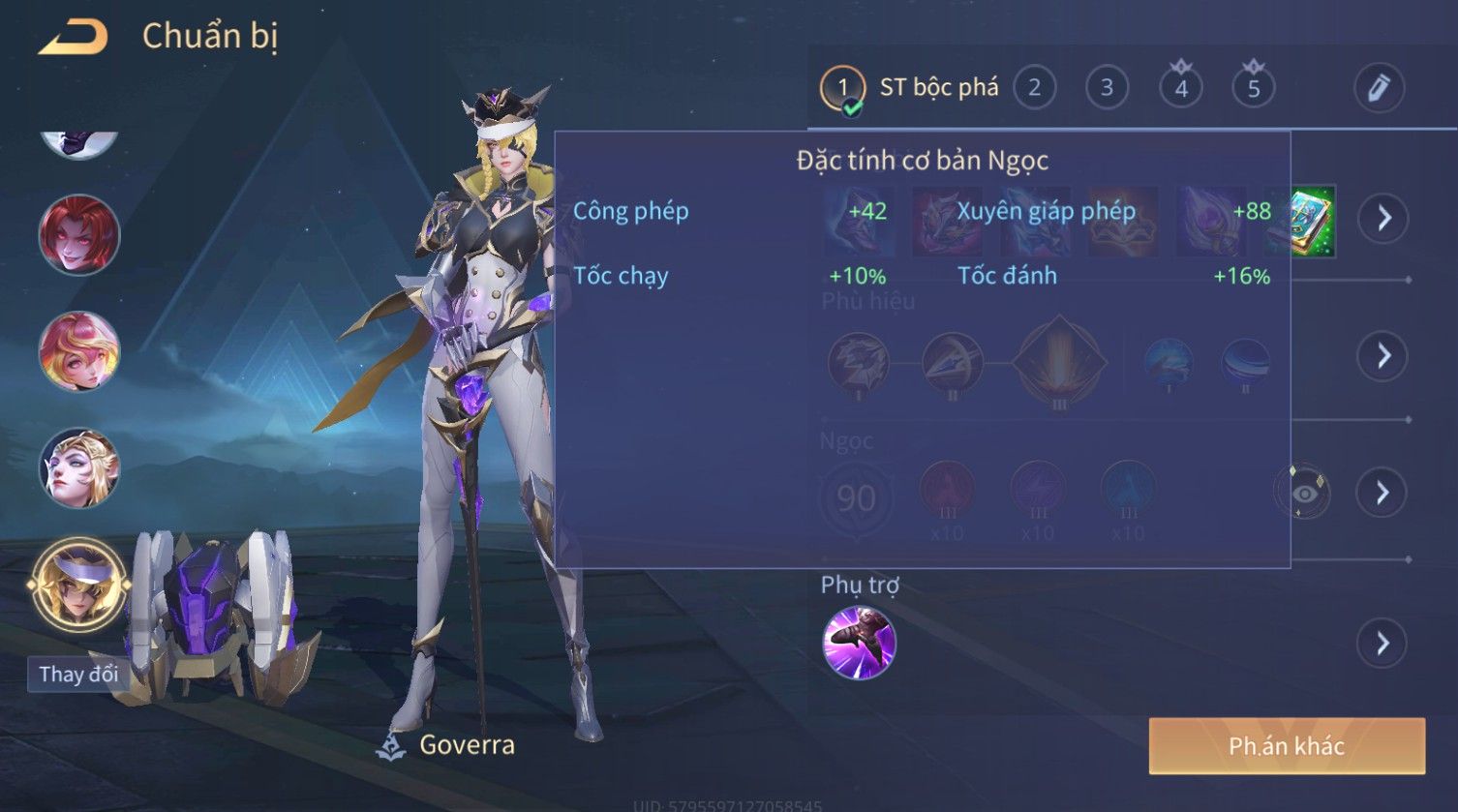The image size is (1458, 812).
Task: Switch to preset tab 3
Action: (1107, 88)
